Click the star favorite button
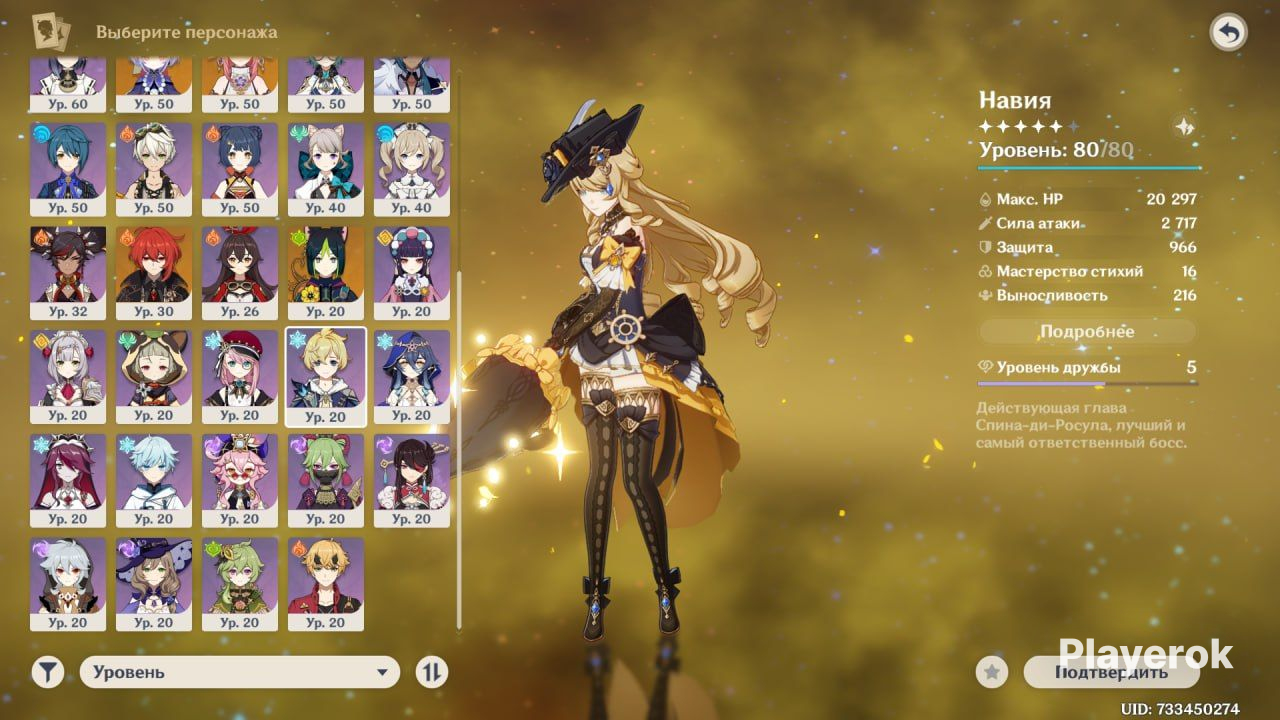Screen dimensions: 1280x720 click(x=992, y=673)
